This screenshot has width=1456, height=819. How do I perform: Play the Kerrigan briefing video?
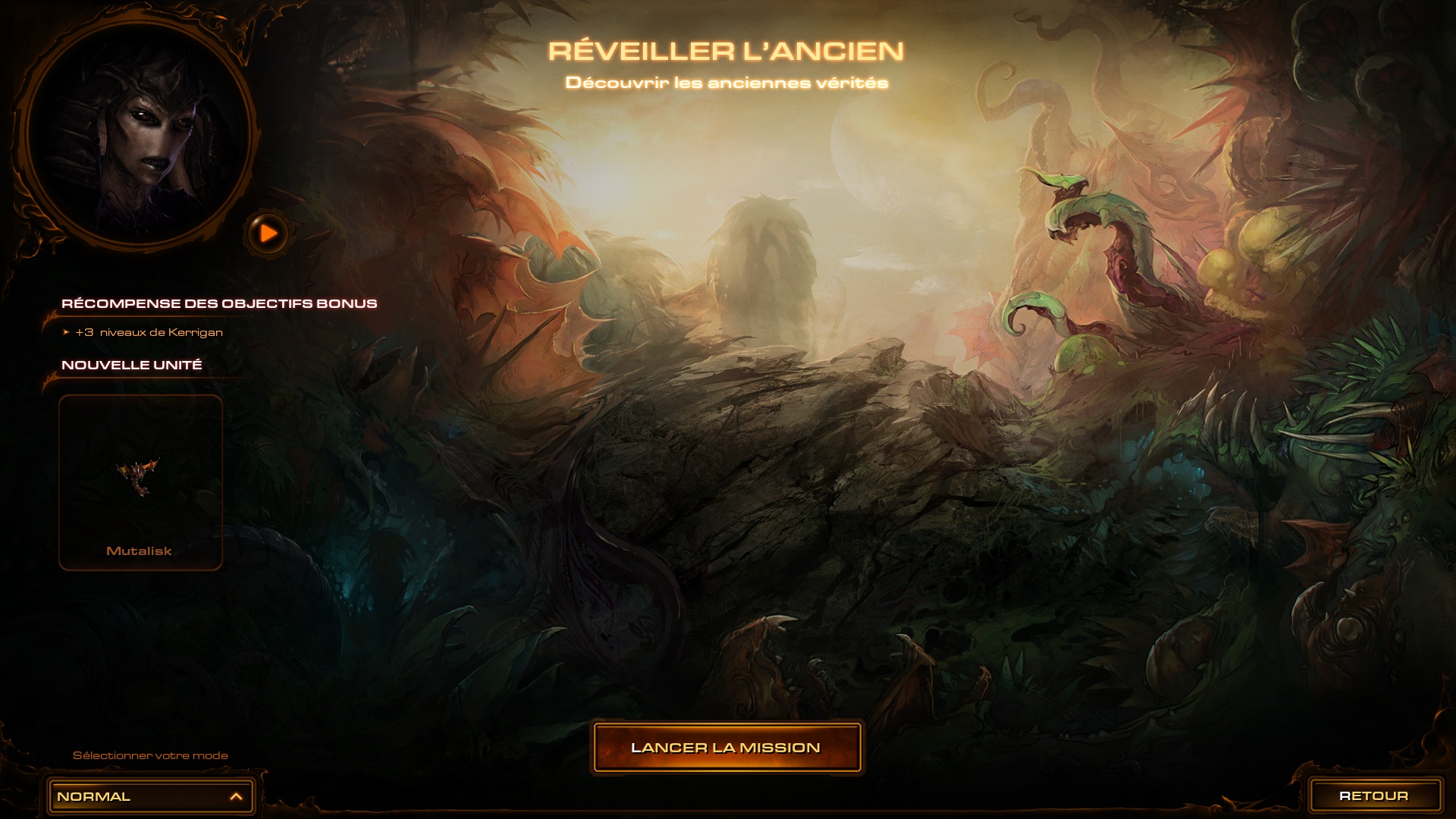coord(268,233)
